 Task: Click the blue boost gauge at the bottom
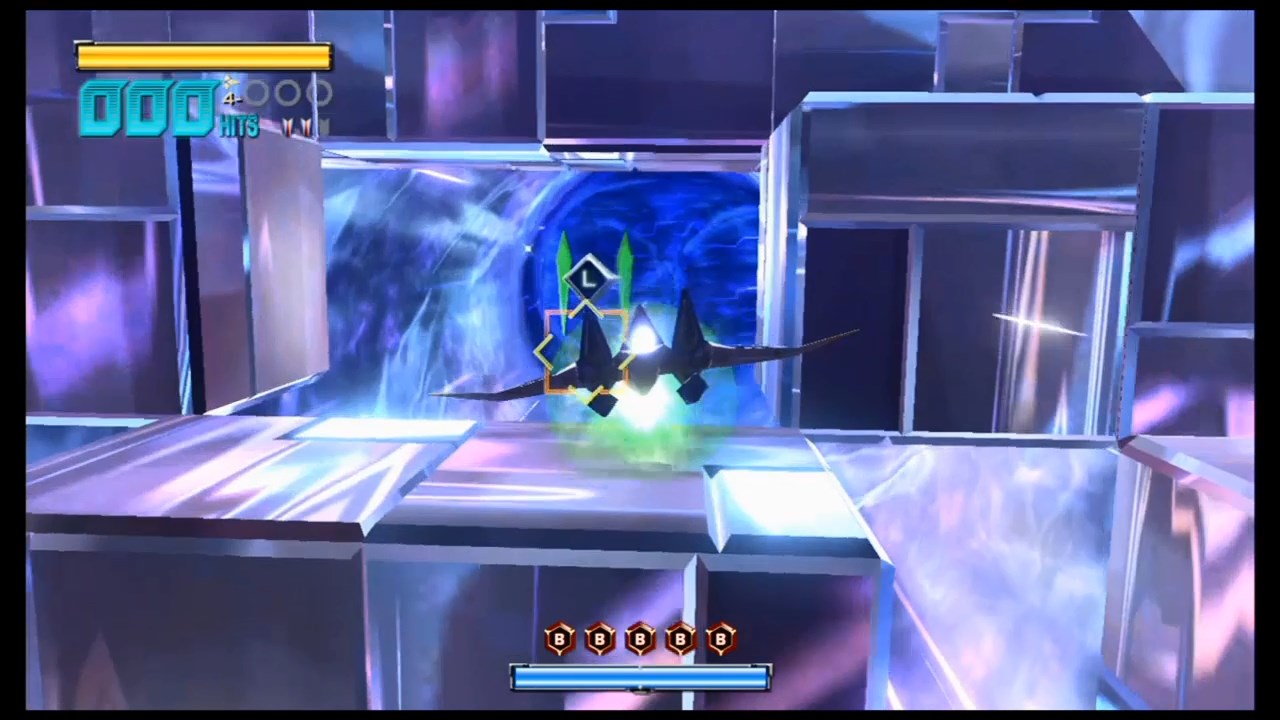pos(640,678)
